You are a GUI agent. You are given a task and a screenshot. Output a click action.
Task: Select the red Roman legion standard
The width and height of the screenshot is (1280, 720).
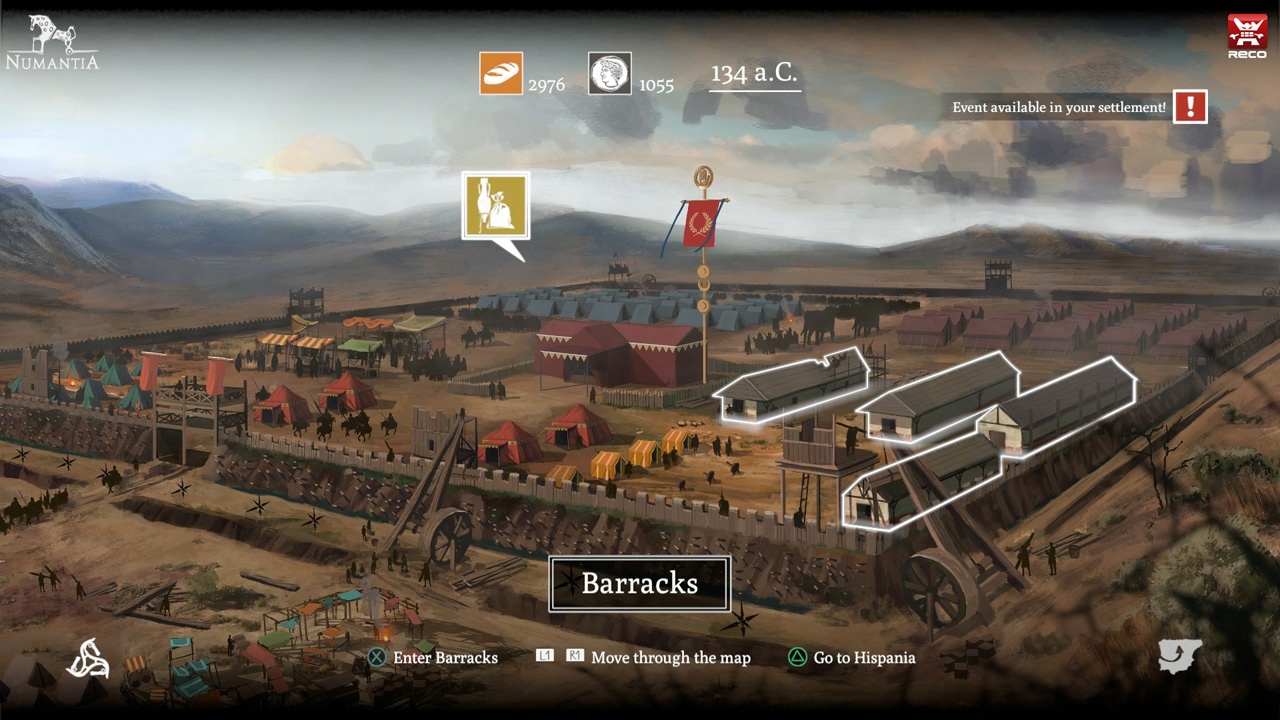pyautogui.click(x=702, y=222)
